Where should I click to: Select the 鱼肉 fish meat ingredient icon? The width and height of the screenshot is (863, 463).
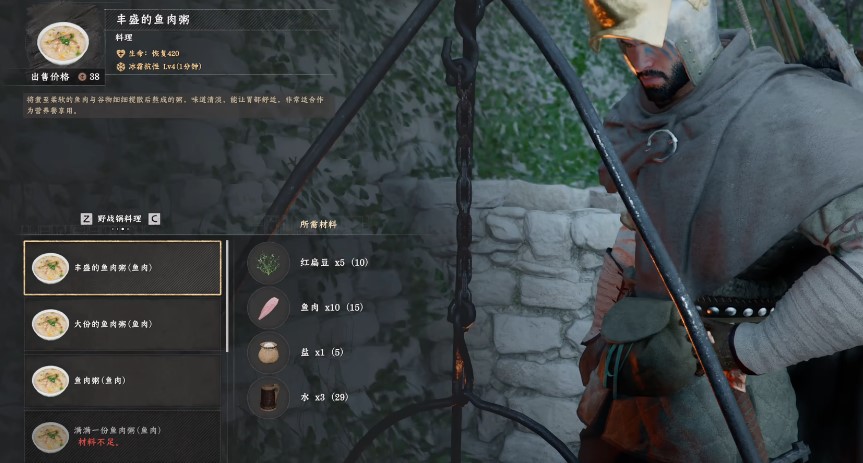click(268, 308)
